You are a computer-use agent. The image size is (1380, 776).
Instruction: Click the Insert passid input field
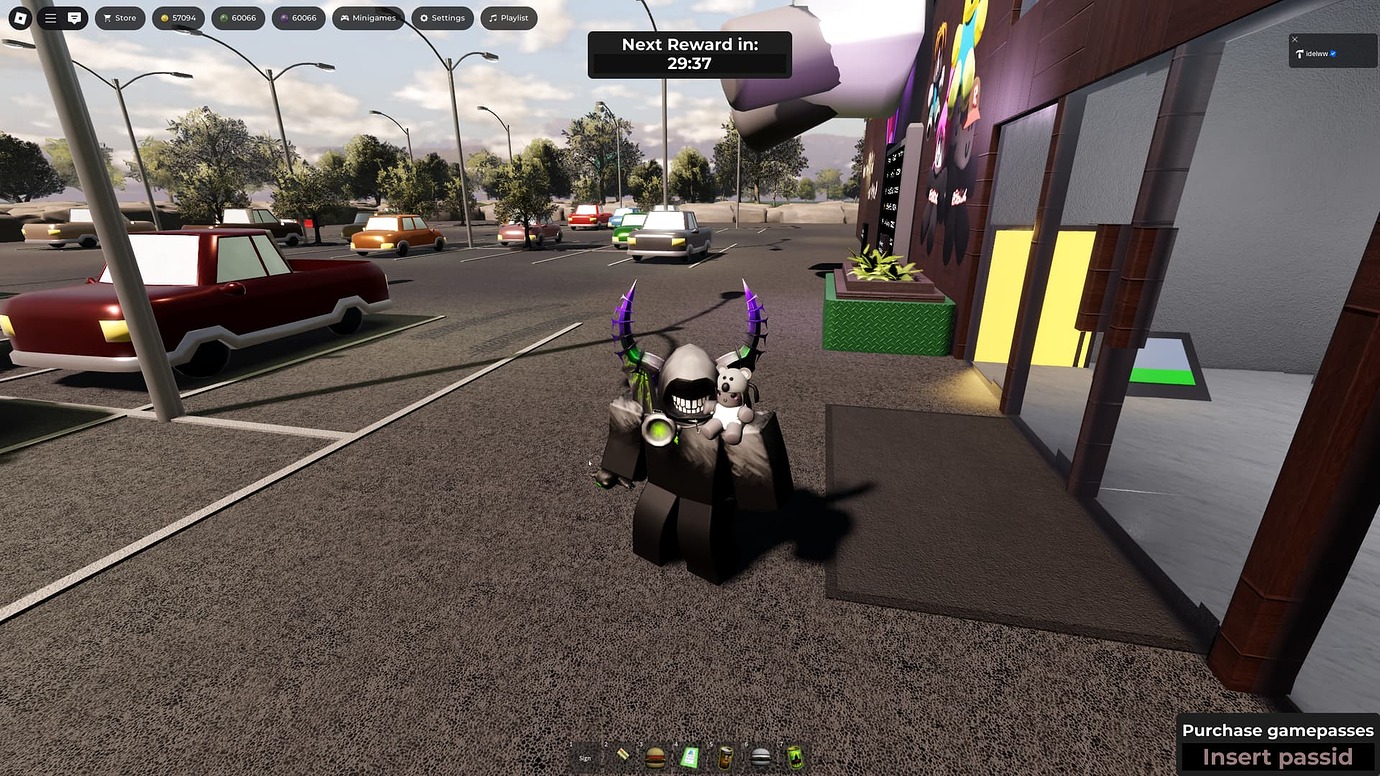[1280, 757]
